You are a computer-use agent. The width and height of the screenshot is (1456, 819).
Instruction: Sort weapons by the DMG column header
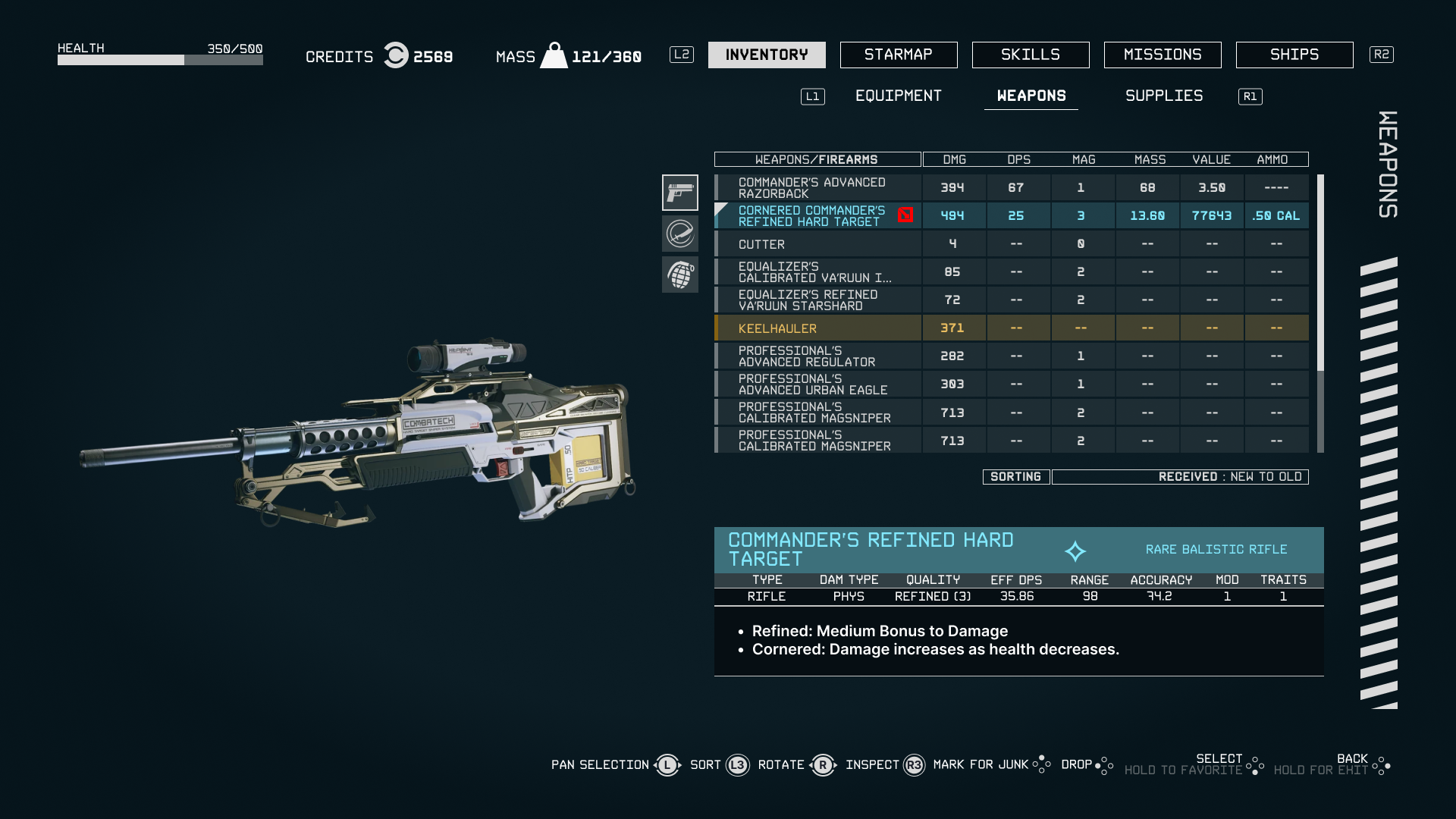click(953, 159)
